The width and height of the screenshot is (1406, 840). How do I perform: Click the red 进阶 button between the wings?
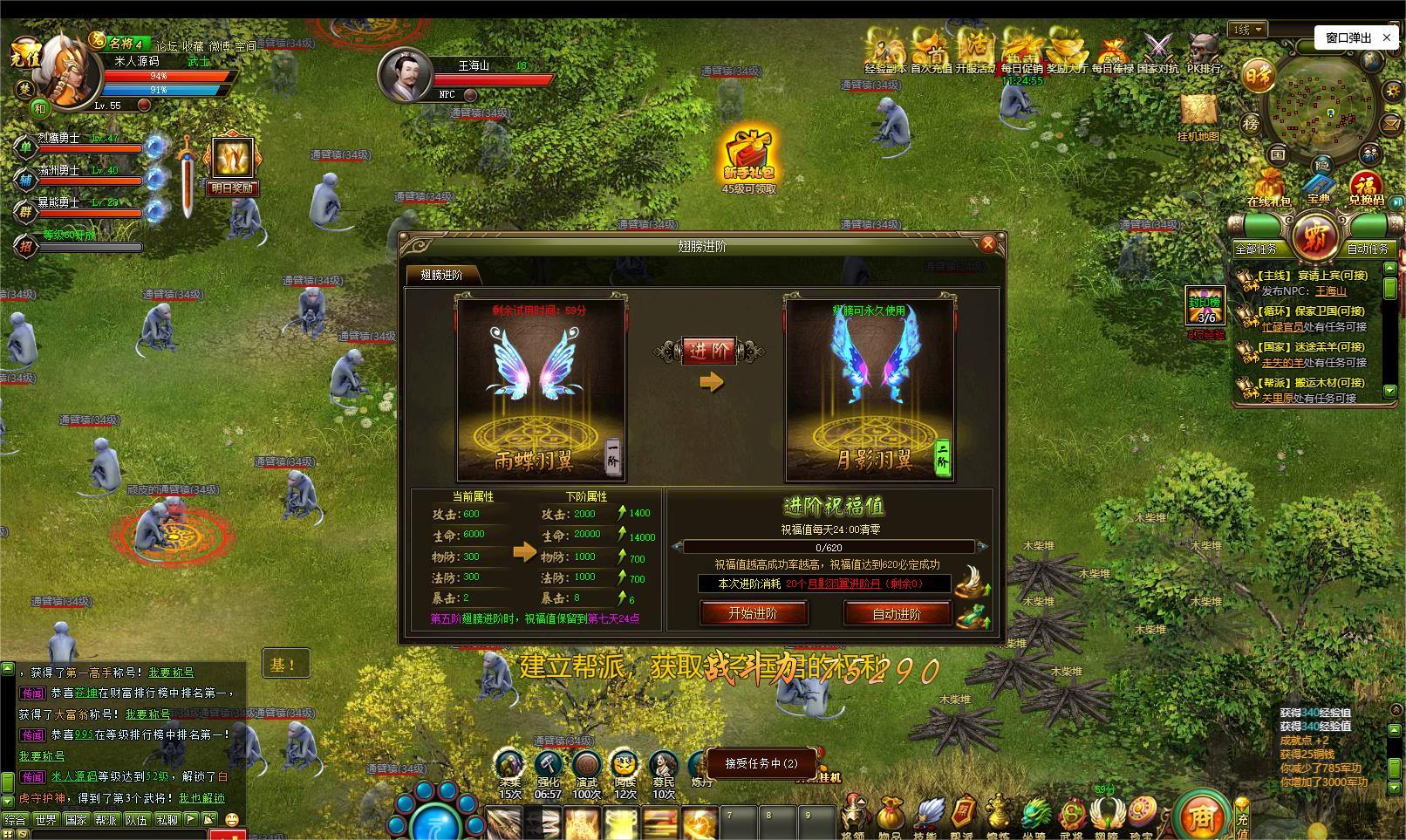coord(709,351)
